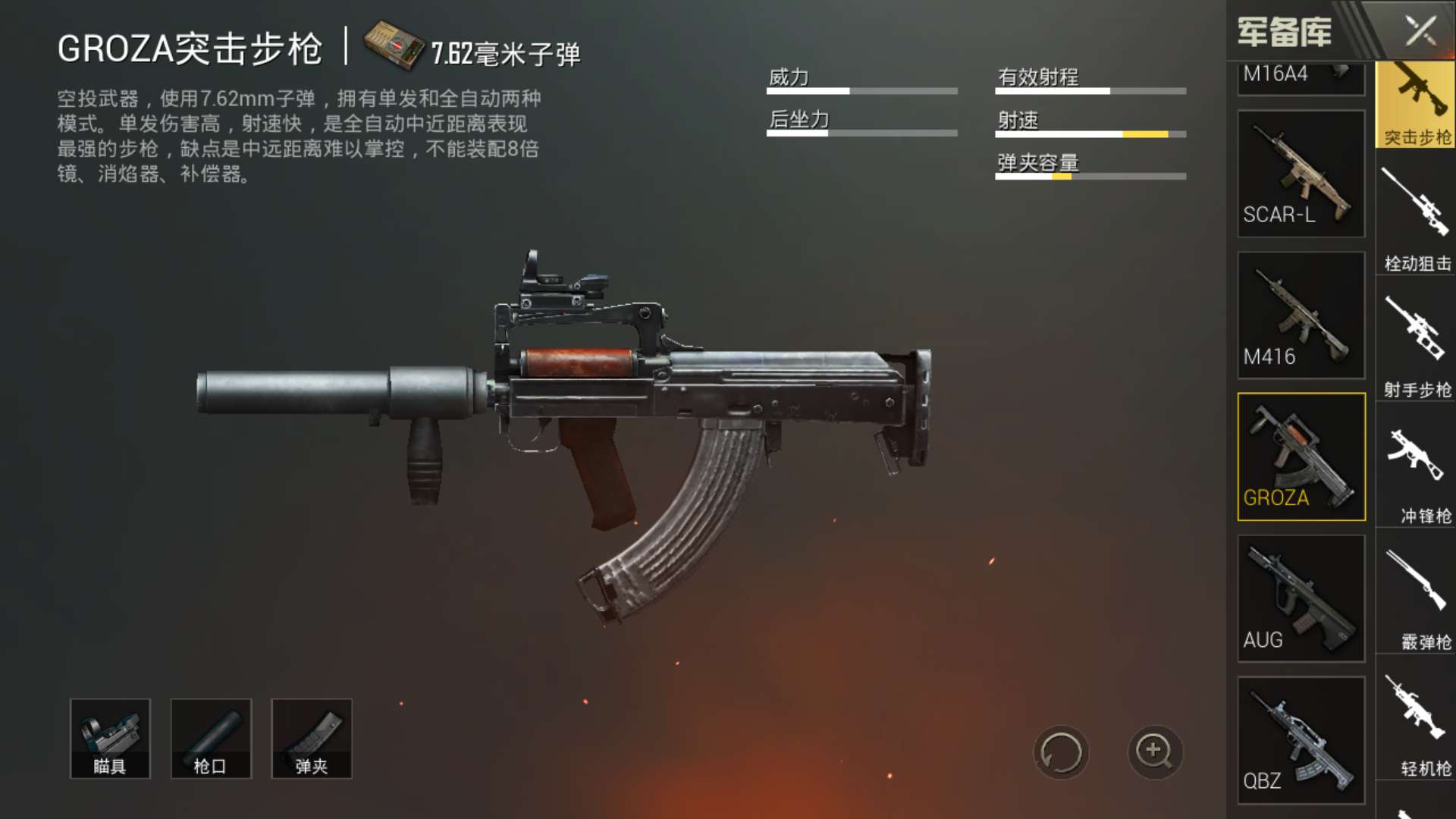Image resolution: width=1456 pixels, height=819 pixels.
Task: Open the 瞄具 sight attachment slot
Action: point(111,737)
